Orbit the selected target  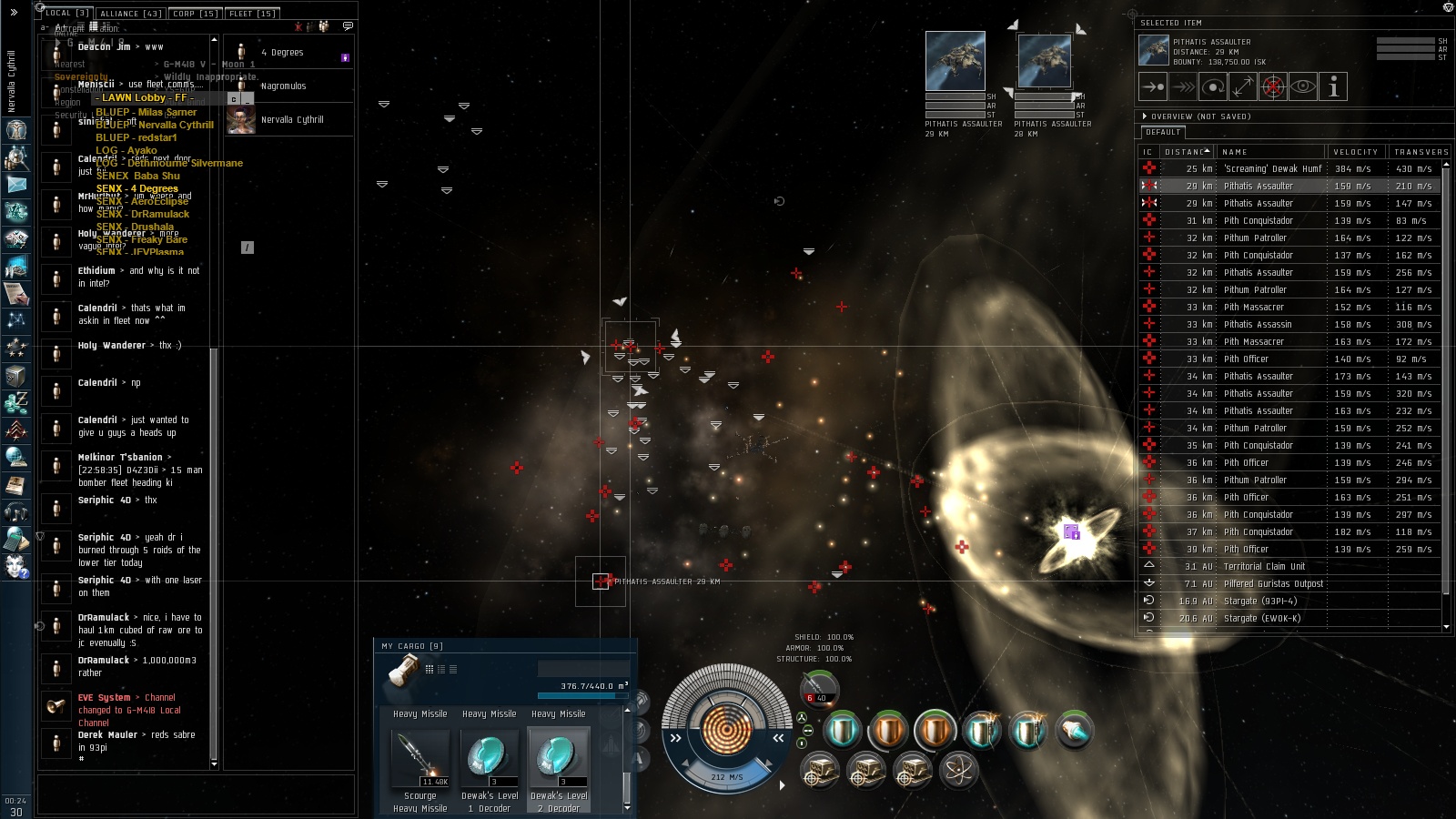[x=1213, y=87]
